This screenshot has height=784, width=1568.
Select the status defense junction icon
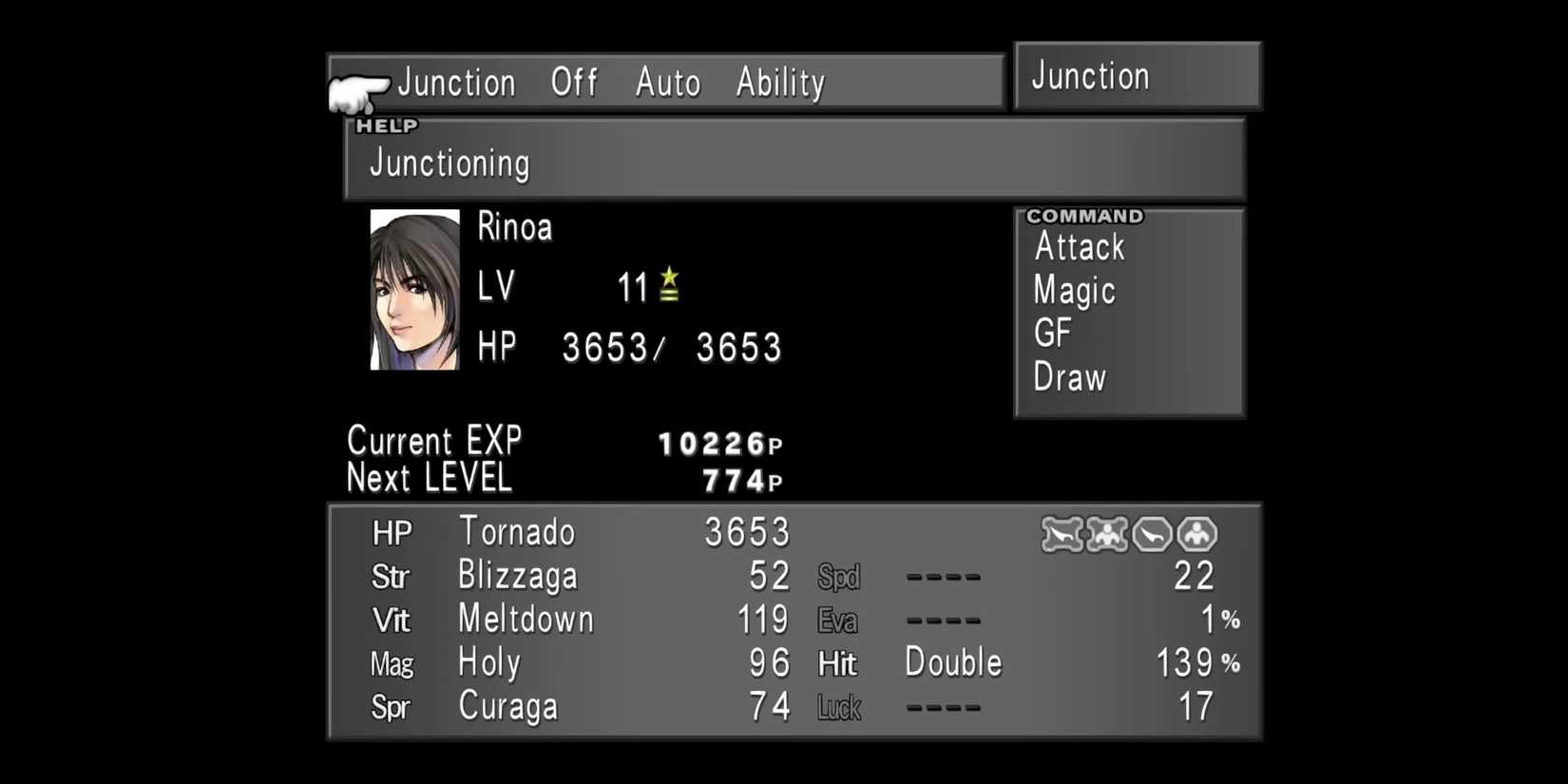coord(1195,534)
